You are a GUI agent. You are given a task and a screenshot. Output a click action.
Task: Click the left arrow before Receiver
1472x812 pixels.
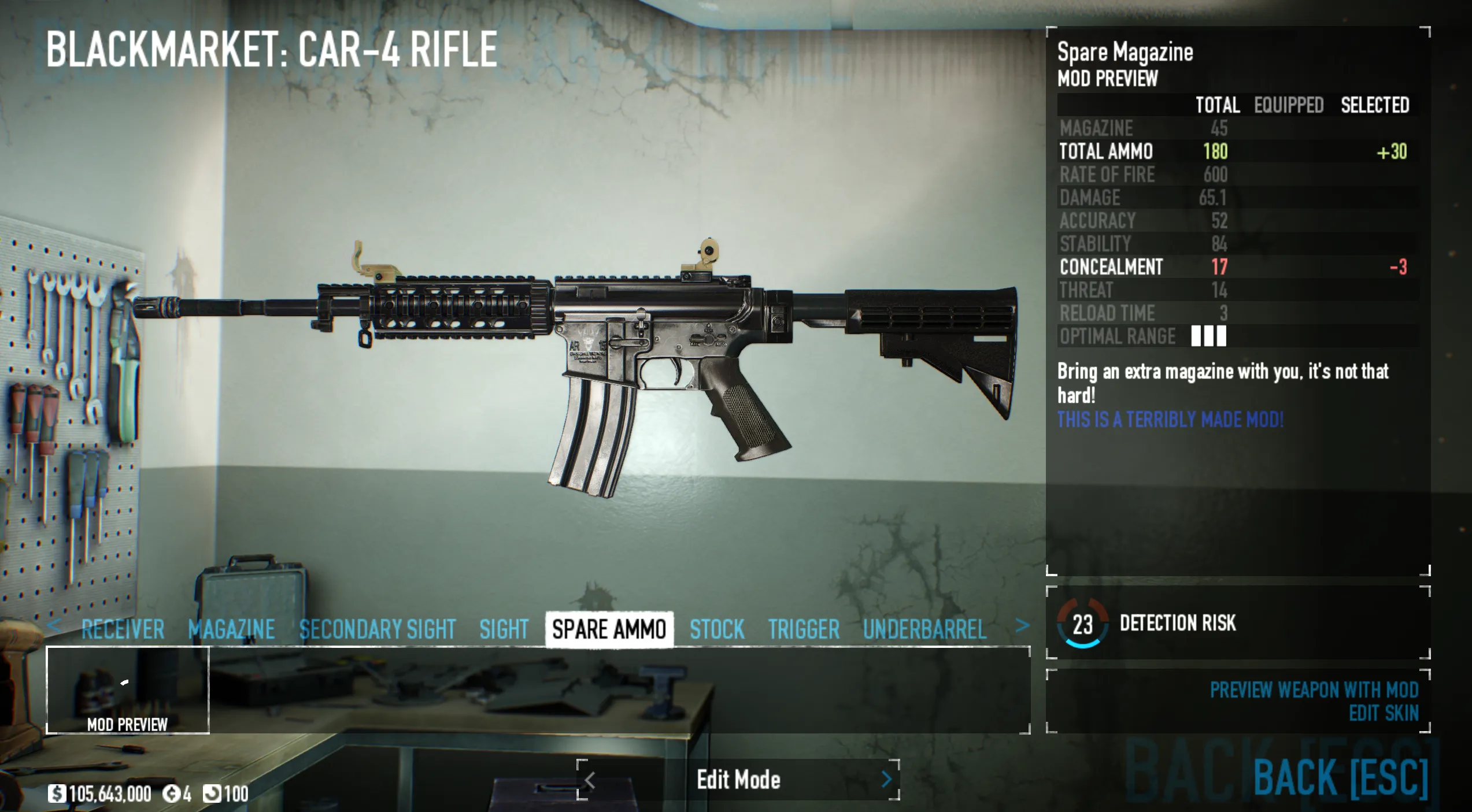coord(54,626)
